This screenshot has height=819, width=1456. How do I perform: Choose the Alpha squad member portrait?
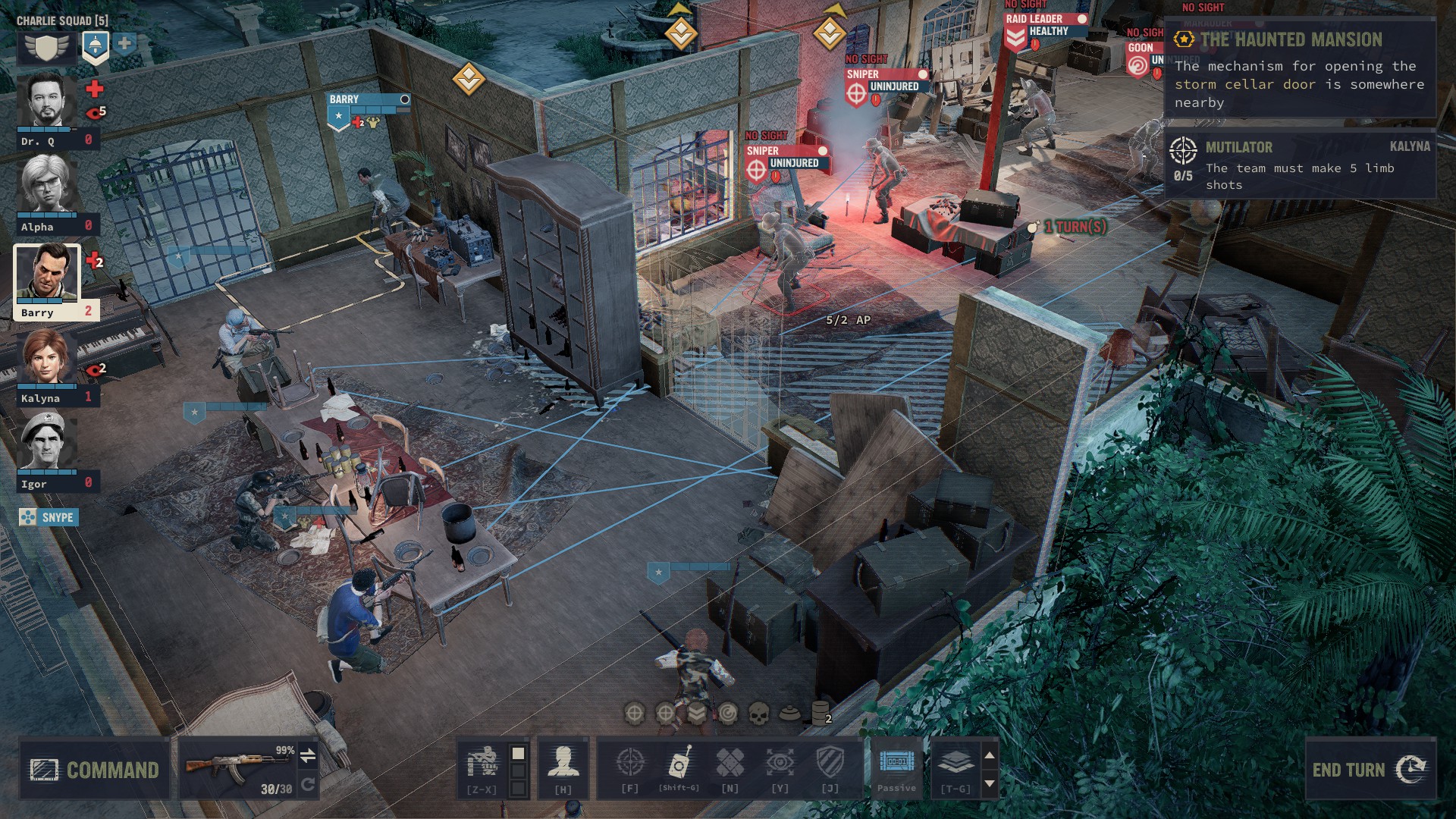coord(46,184)
